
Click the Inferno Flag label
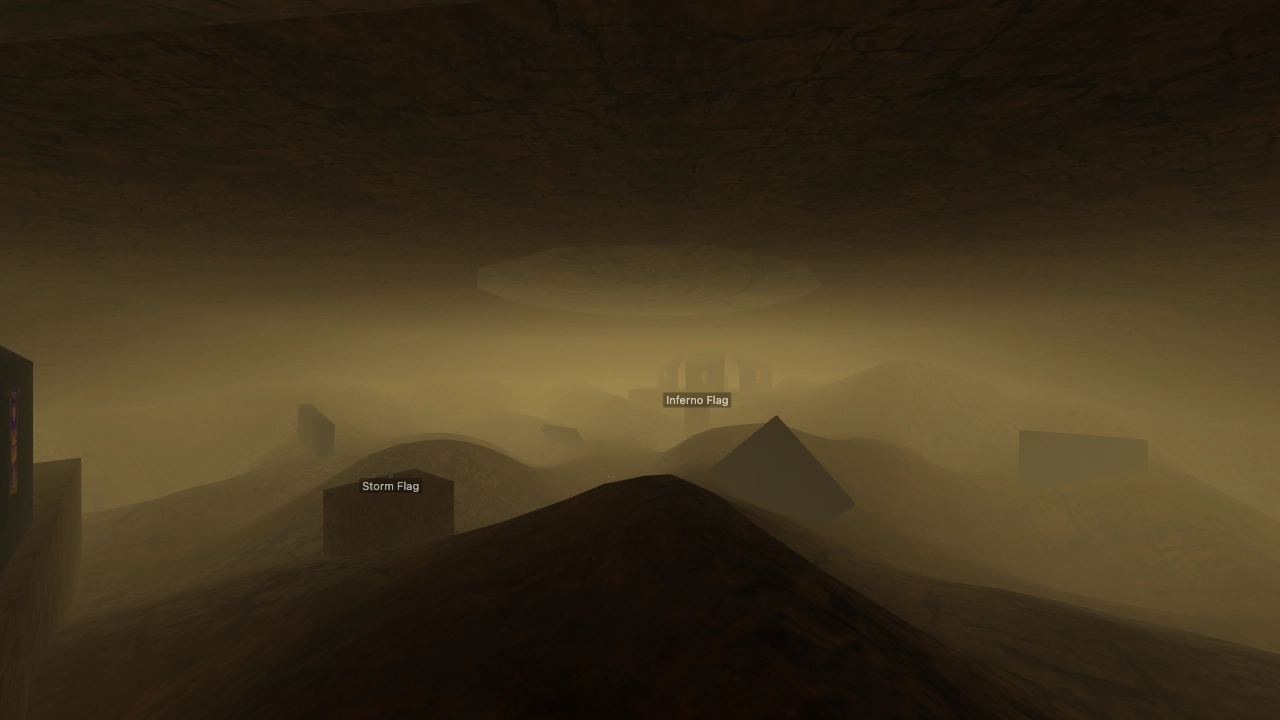click(697, 399)
